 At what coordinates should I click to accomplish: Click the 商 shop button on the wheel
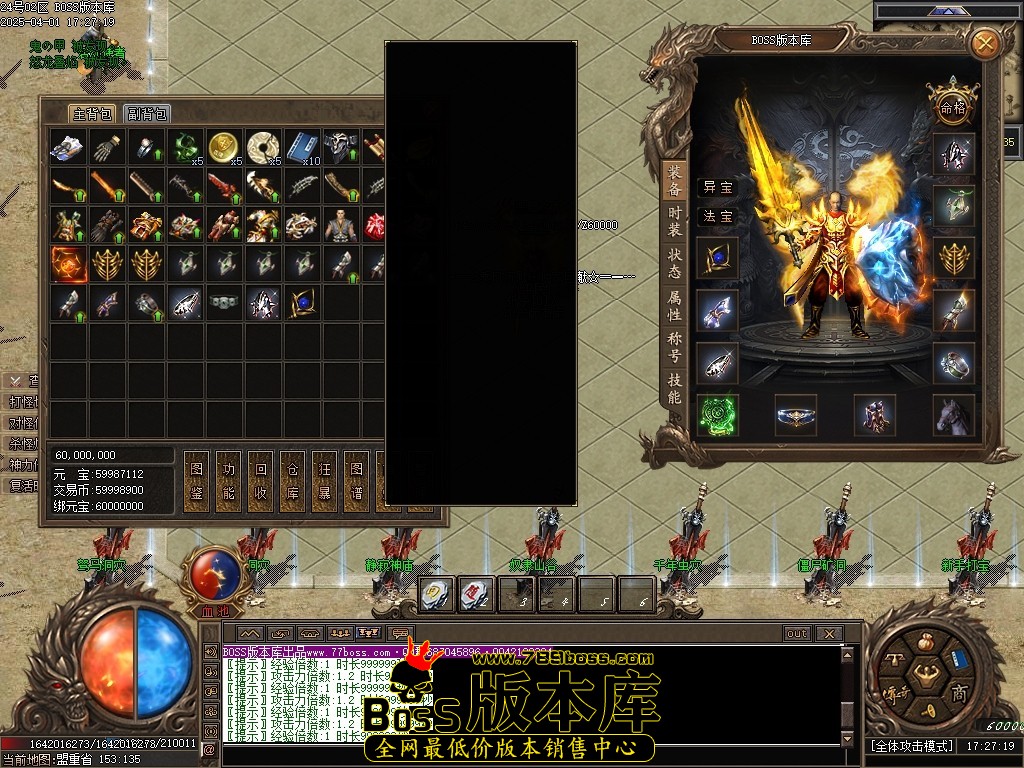coord(958,693)
